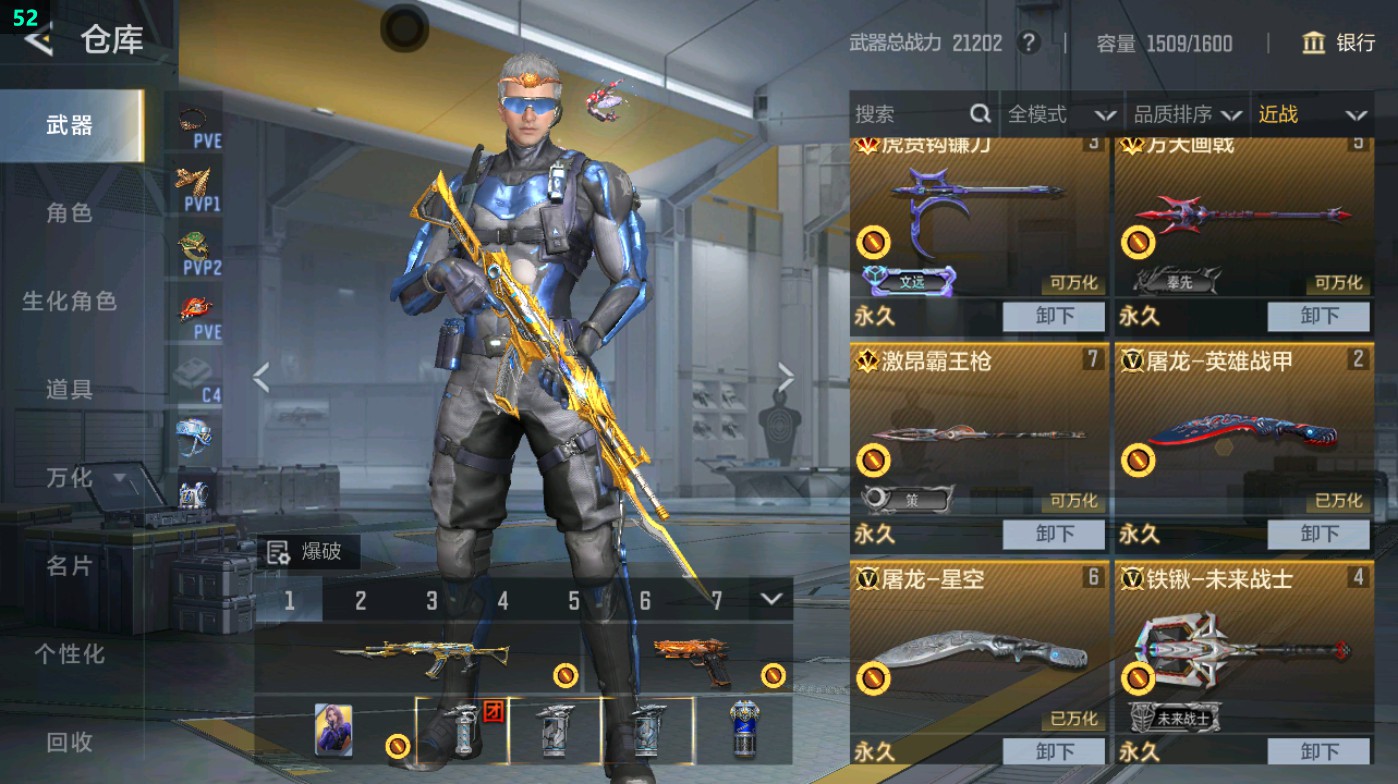Image resolution: width=1398 pixels, height=784 pixels.
Task: Select the PVP1 grenade slot icon
Action: pyautogui.click(x=193, y=183)
